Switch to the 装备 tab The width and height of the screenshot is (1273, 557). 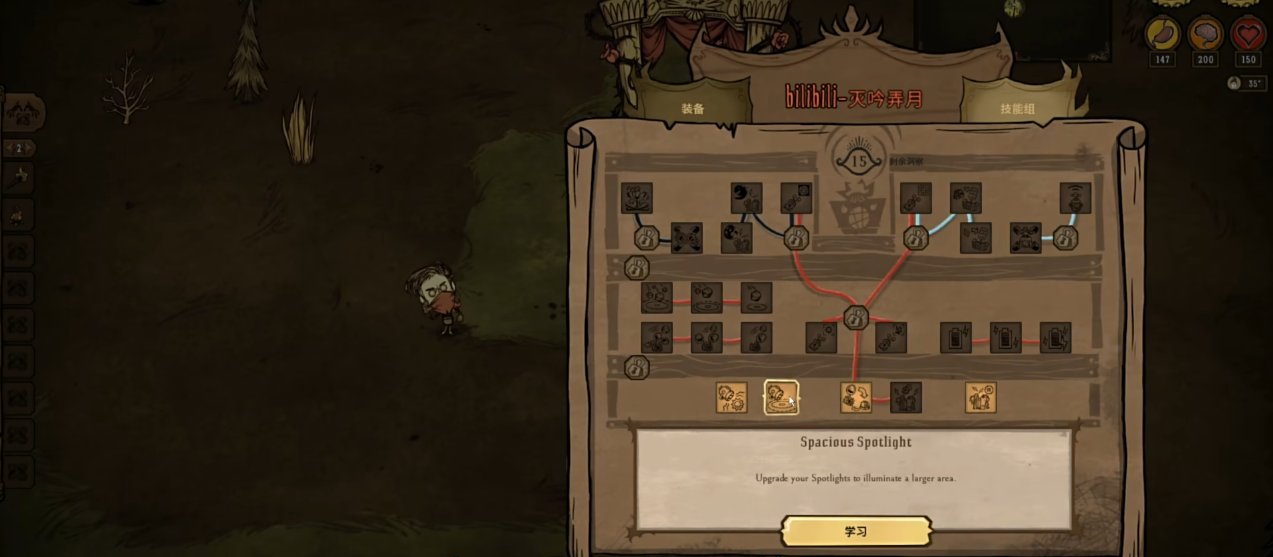693,108
